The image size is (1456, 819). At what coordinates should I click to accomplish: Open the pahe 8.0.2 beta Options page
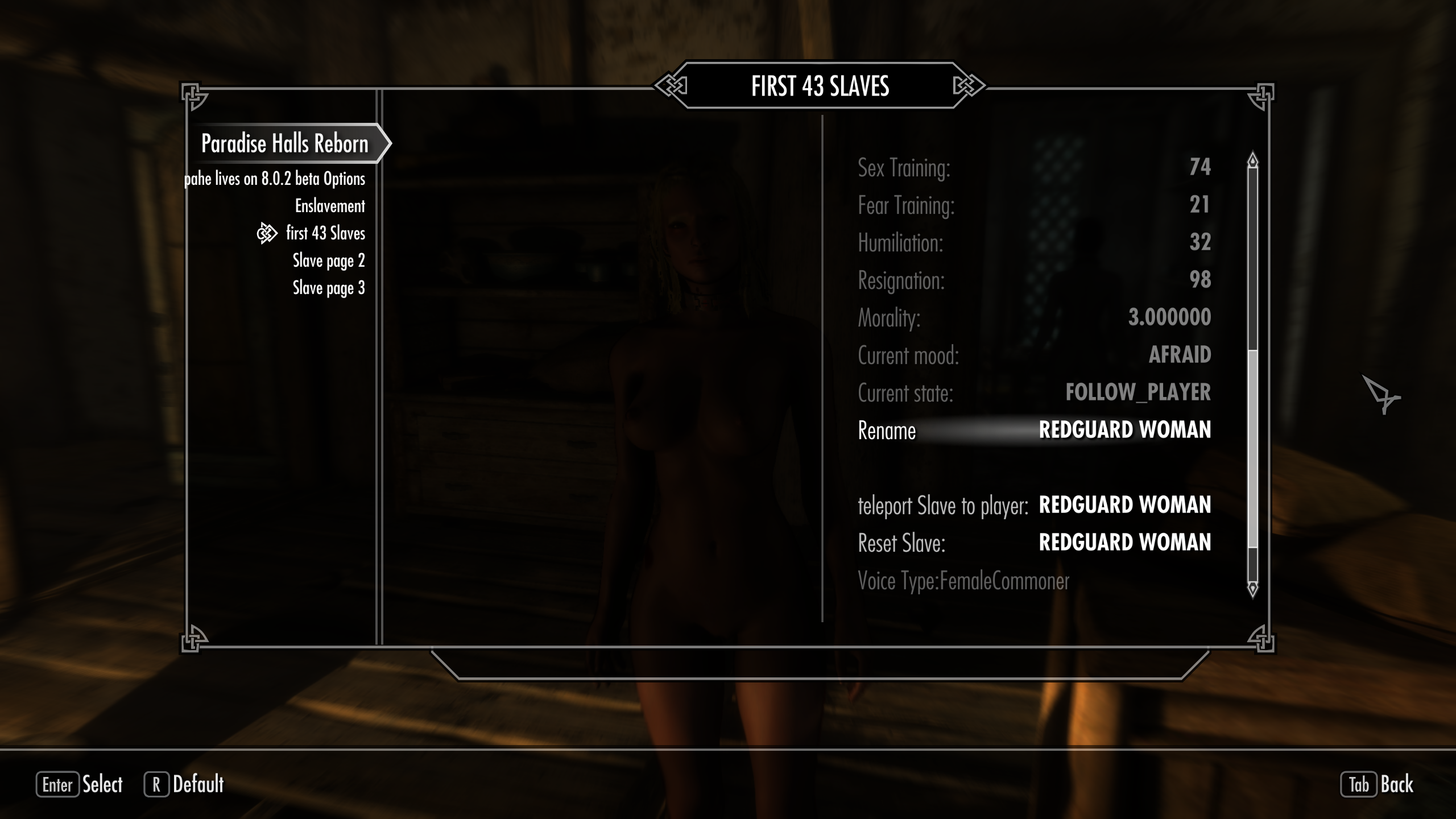tap(275, 179)
